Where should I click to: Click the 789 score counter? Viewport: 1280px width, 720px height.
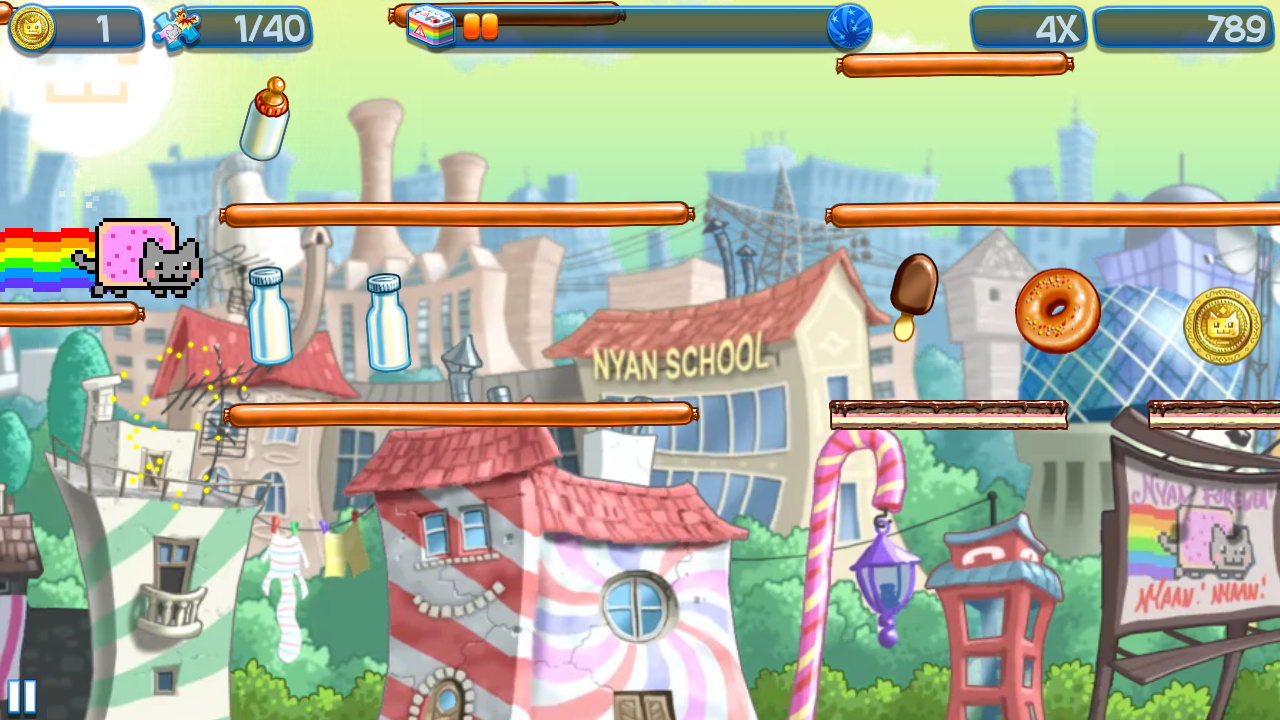(1185, 28)
